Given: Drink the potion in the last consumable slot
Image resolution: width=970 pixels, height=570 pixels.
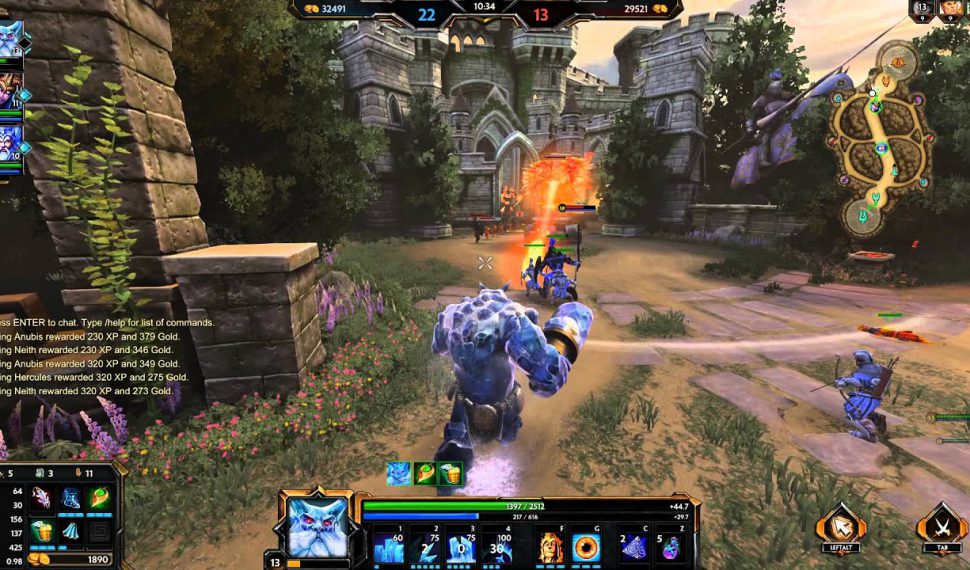Looking at the screenshot, I should coord(670,546).
